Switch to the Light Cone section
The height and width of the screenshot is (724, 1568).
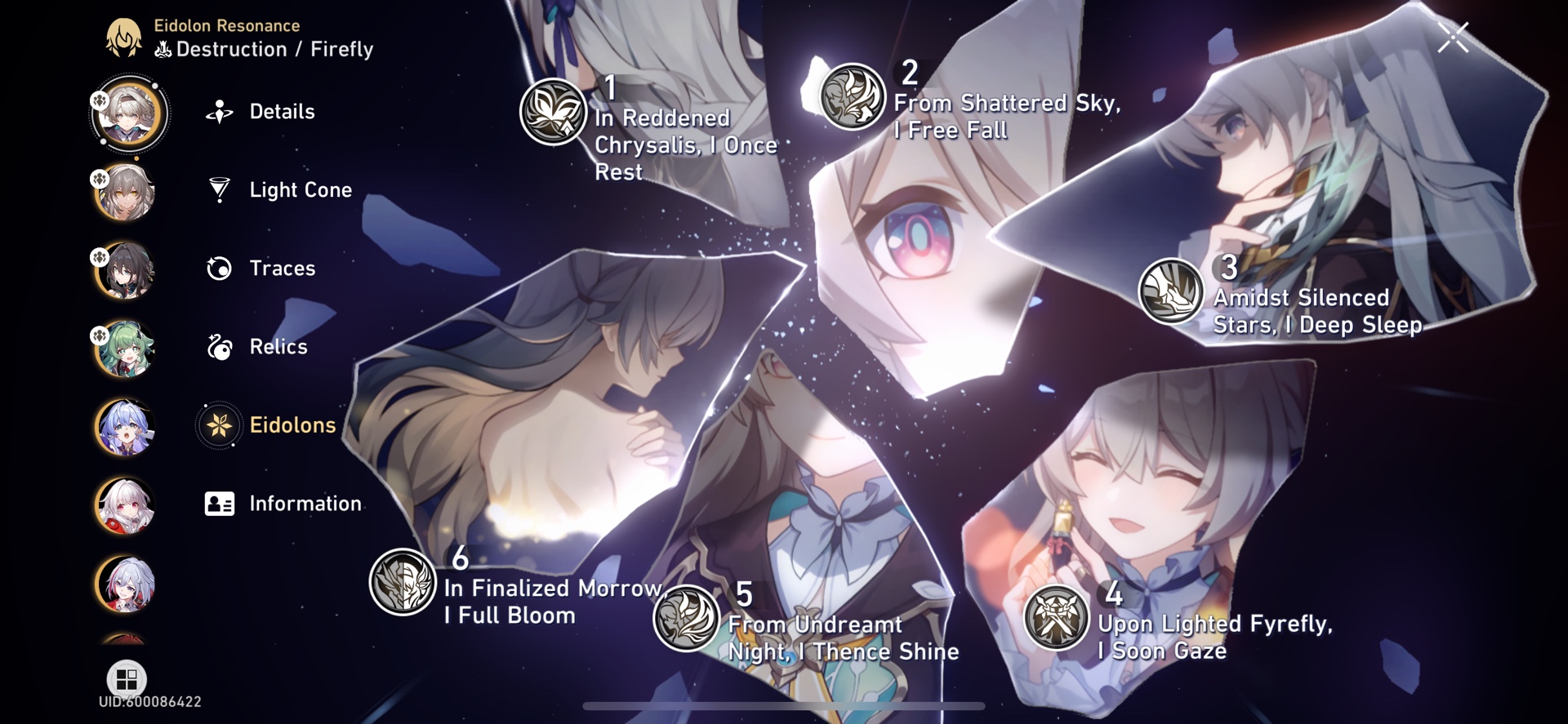[x=301, y=190]
